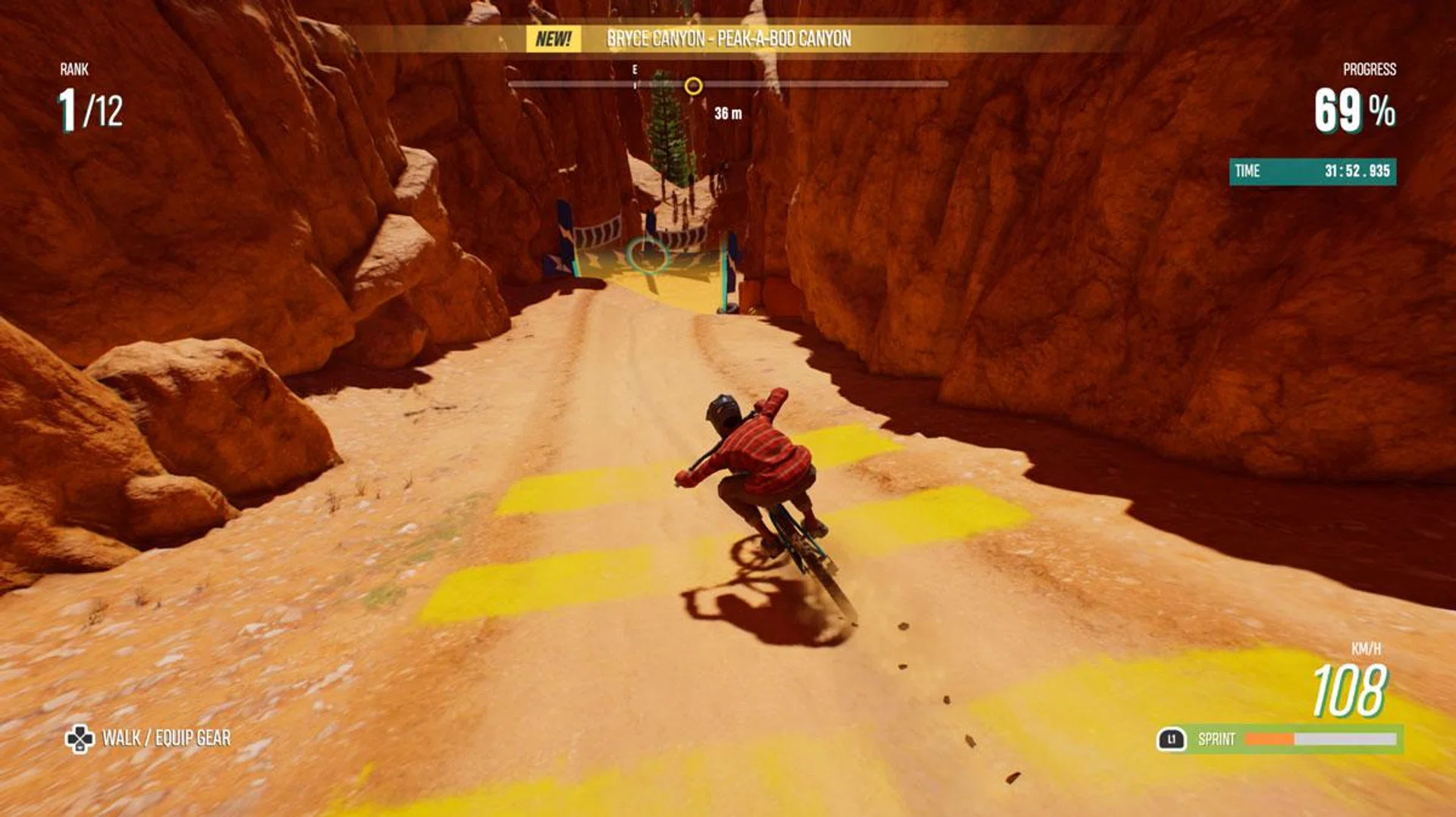Select the teal checkpoint ring marker

coord(647,255)
